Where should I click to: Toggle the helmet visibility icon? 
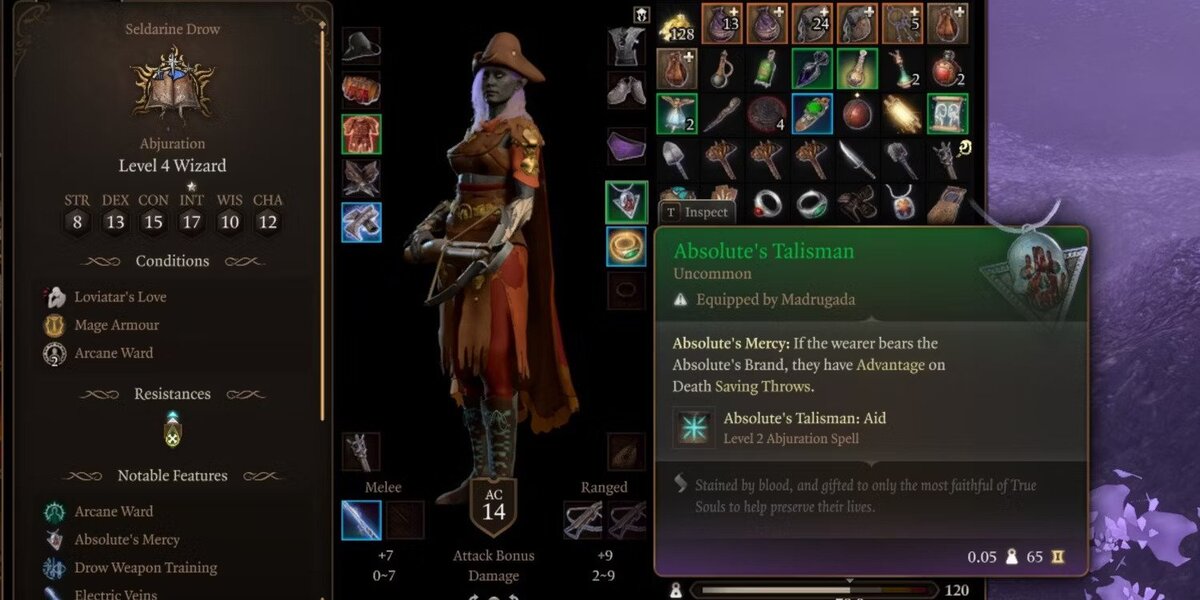[x=641, y=15]
